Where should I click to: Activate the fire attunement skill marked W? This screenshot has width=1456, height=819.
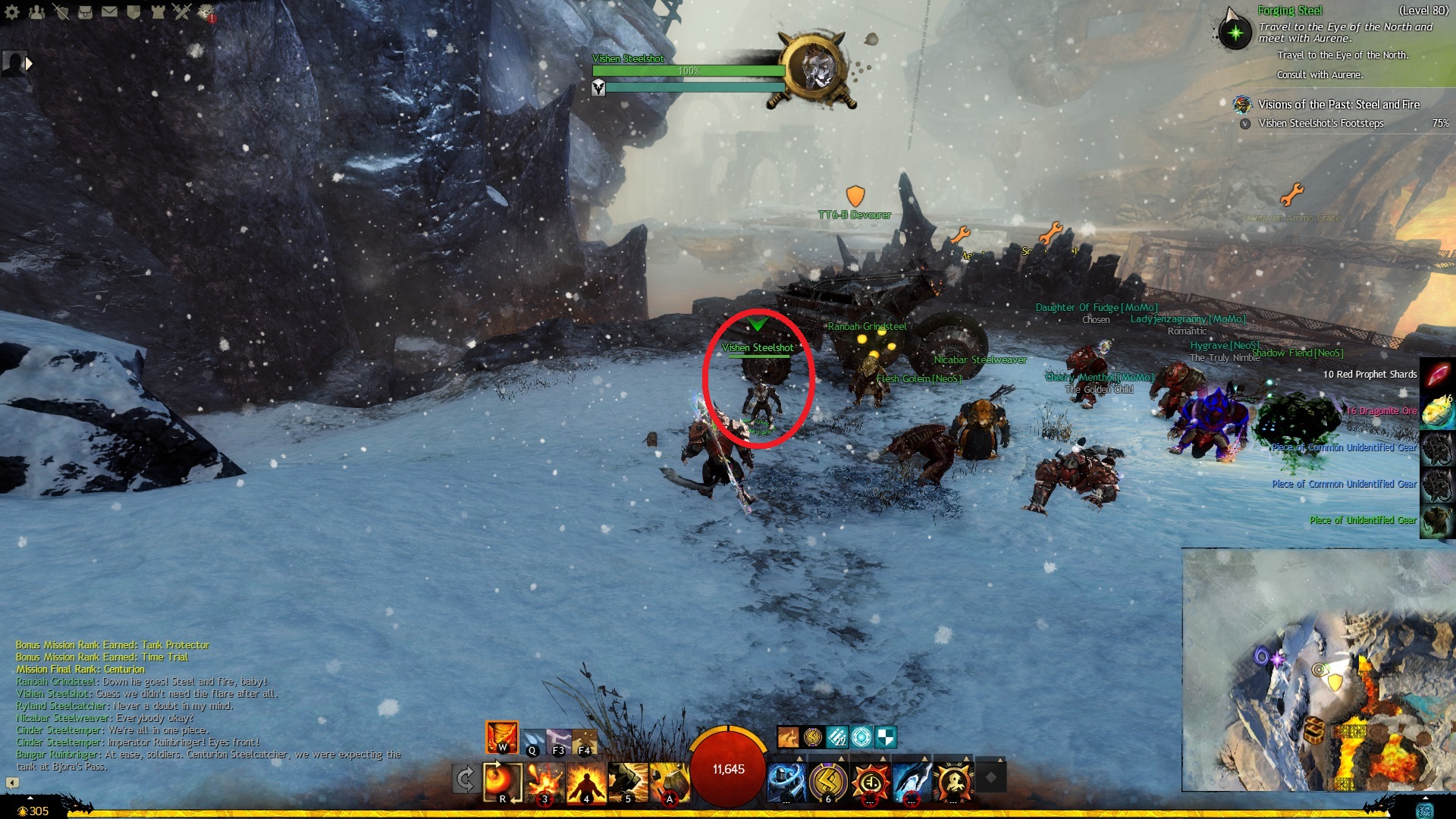pos(502,737)
